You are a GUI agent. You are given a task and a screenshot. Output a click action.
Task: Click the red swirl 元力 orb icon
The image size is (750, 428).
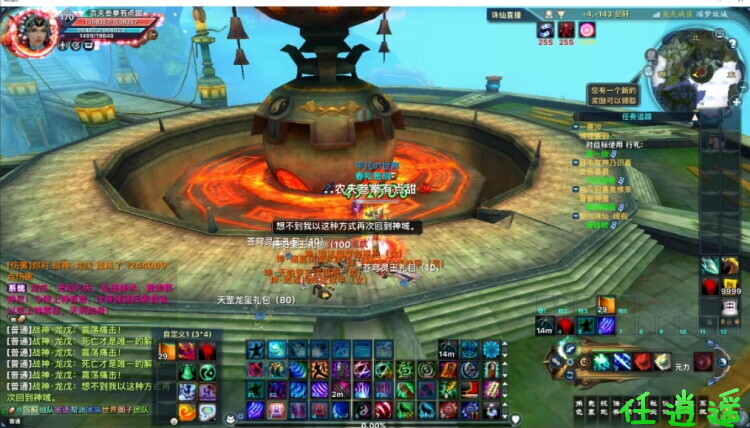(x=704, y=361)
